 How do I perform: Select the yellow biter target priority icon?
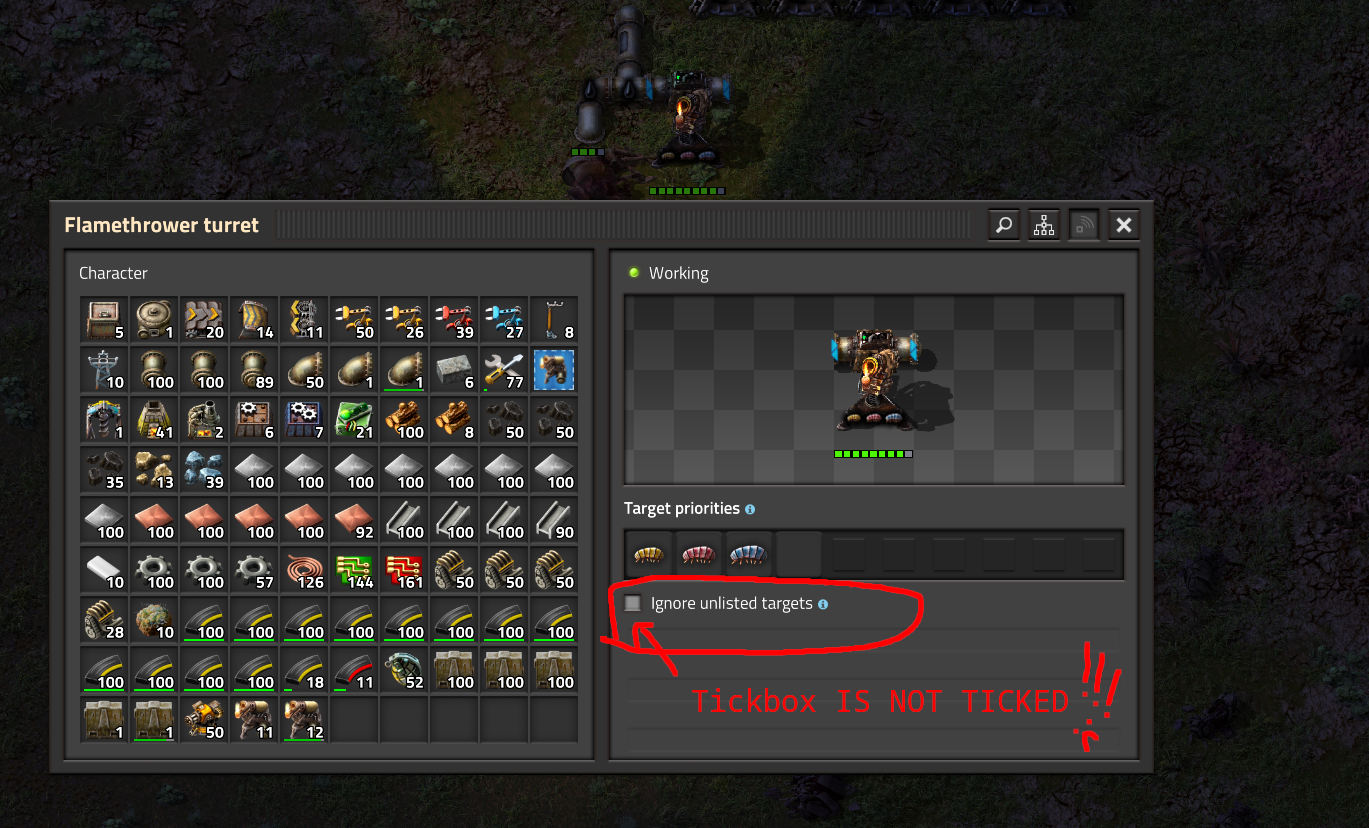[648, 554]
